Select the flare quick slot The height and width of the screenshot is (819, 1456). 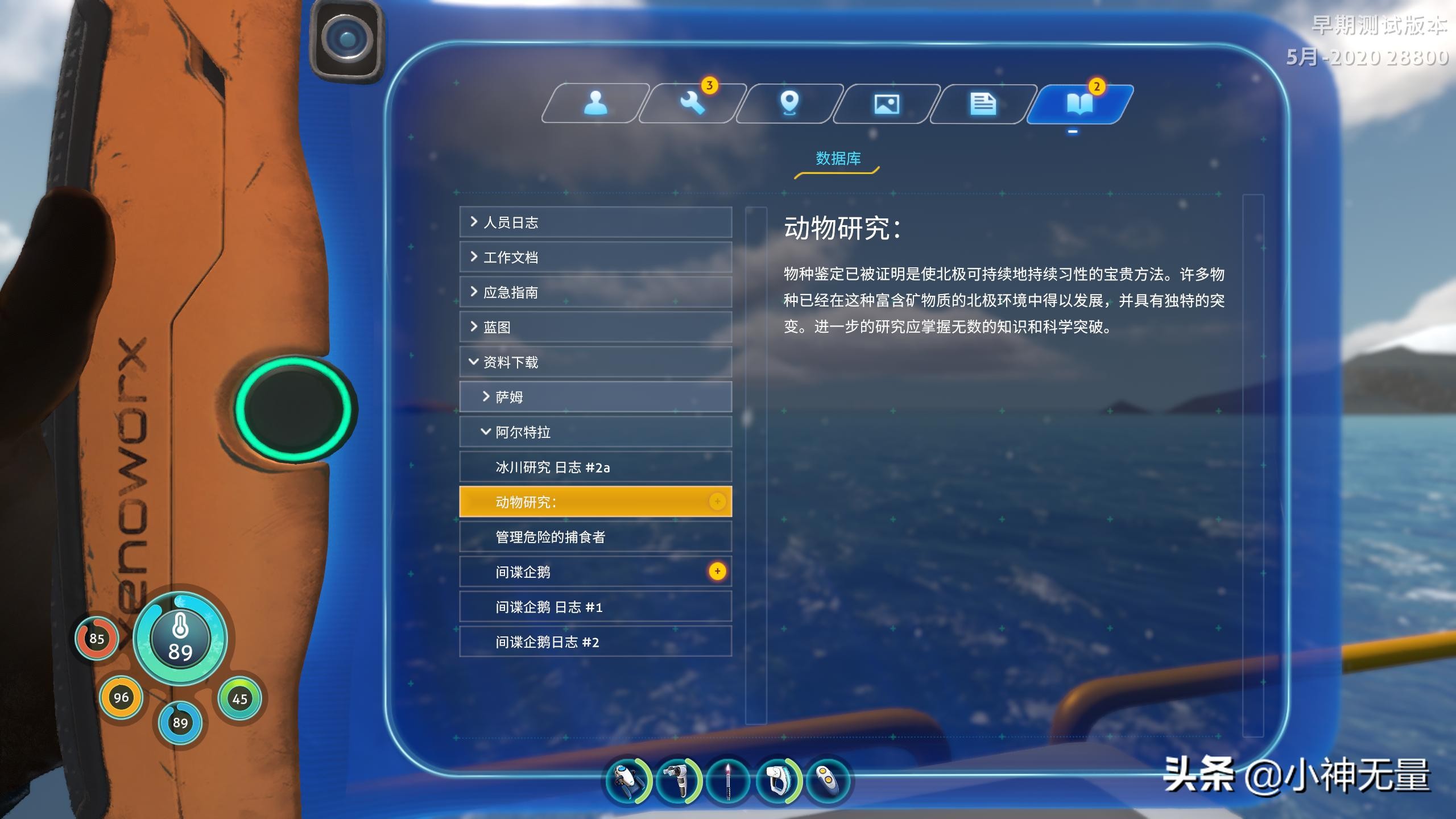tap(729, 781)
